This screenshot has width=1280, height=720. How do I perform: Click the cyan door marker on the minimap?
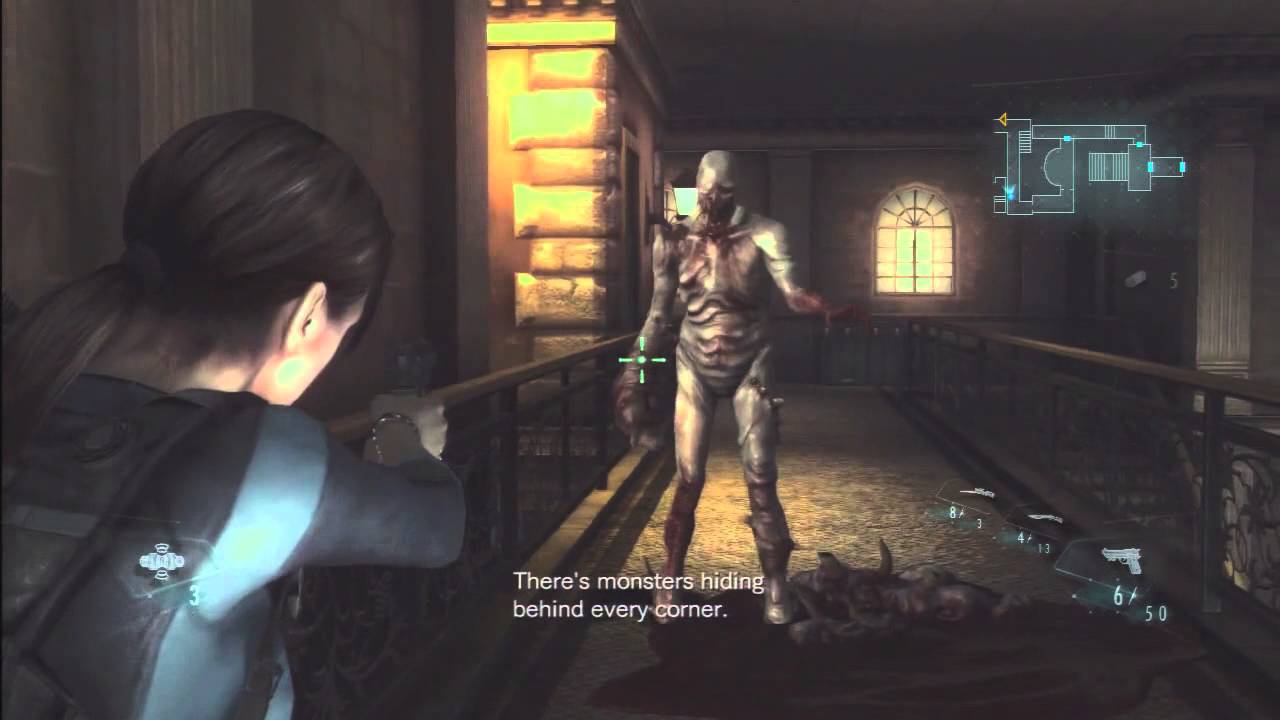coord(1066,138)
